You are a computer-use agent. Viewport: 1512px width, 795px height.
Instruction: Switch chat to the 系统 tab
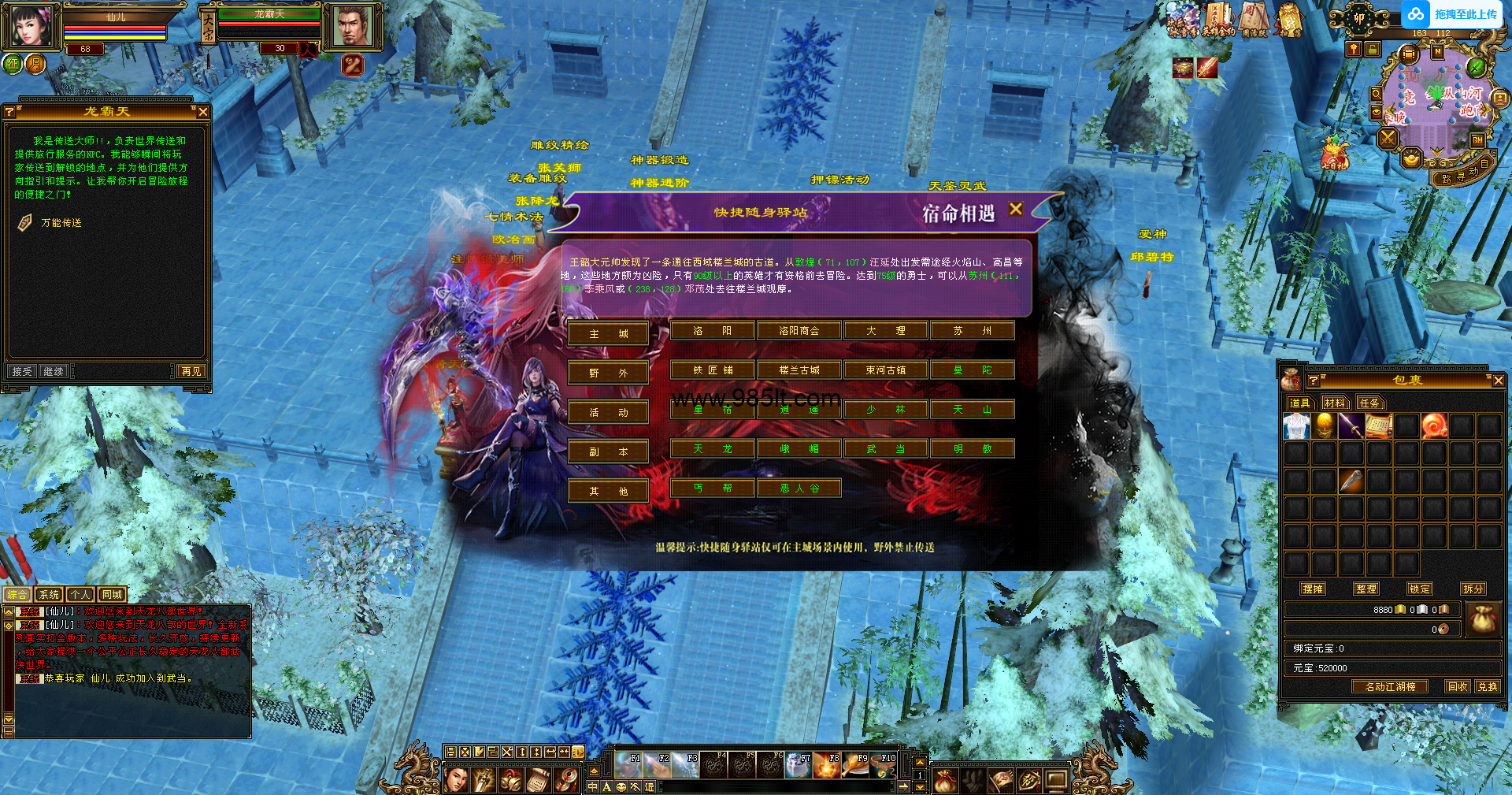click(49, 594)
